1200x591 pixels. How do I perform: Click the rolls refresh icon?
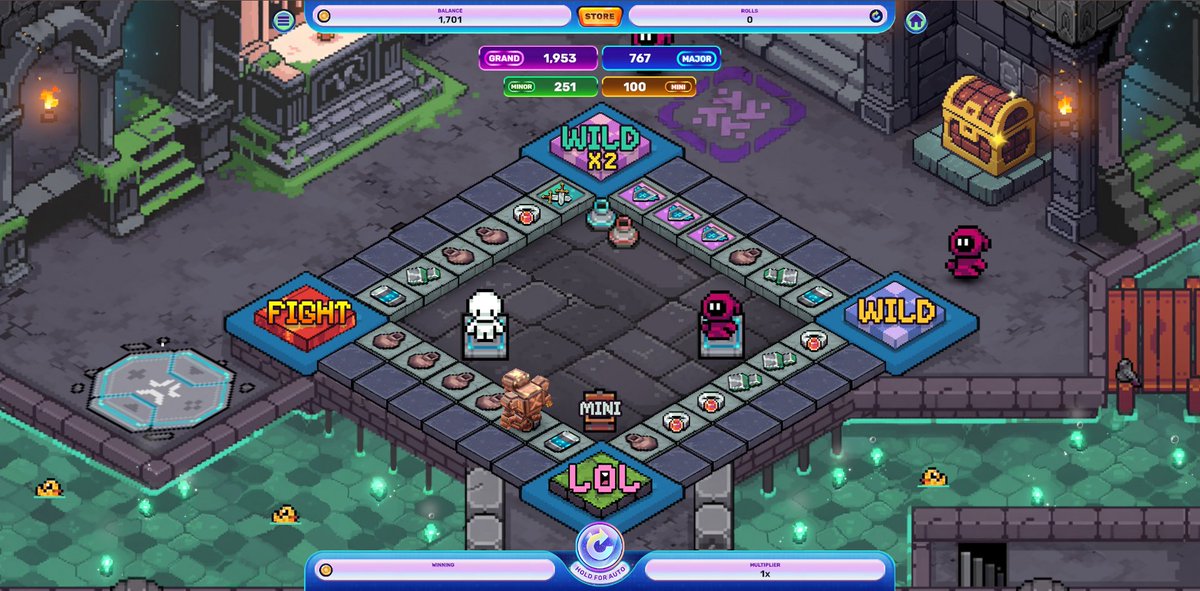pyautogui.click(x=876, y=16)
